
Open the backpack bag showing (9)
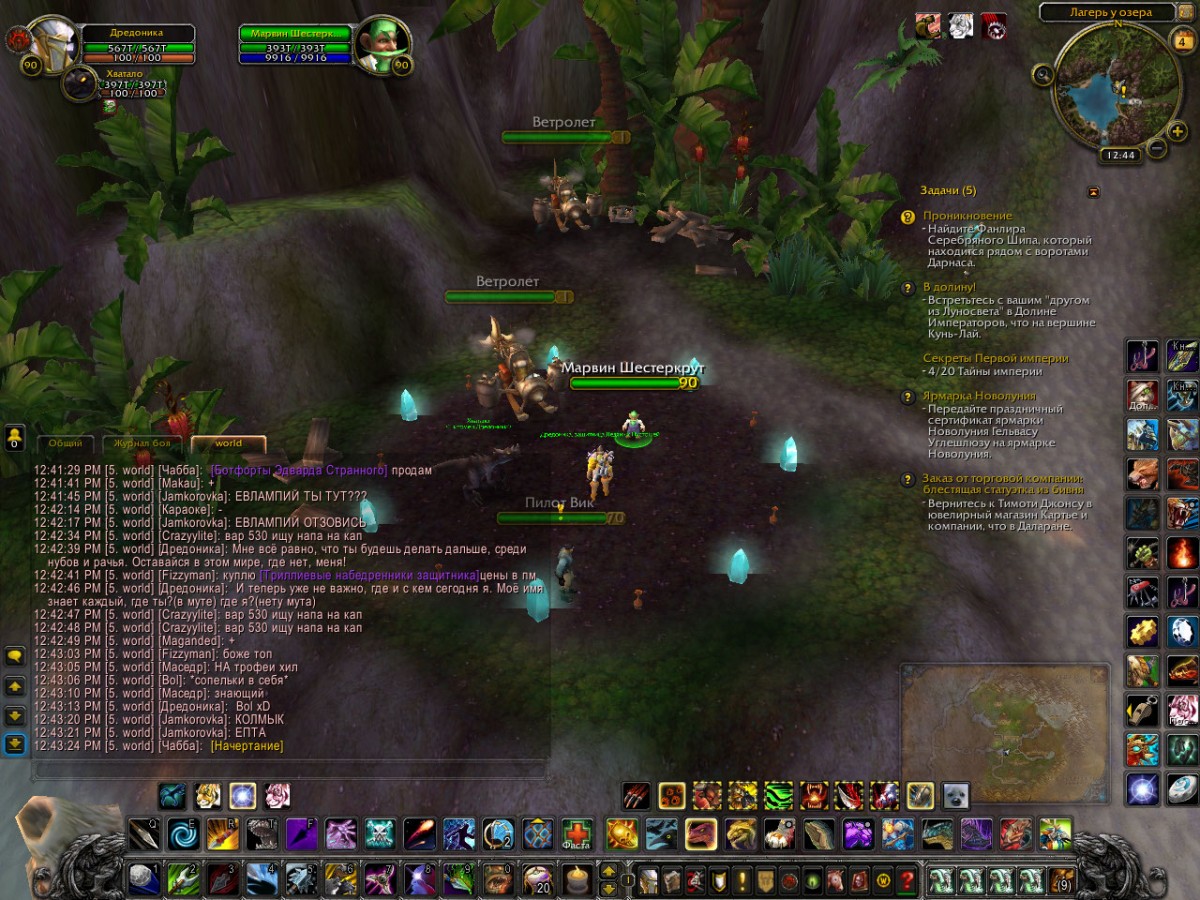[1062, 881]
